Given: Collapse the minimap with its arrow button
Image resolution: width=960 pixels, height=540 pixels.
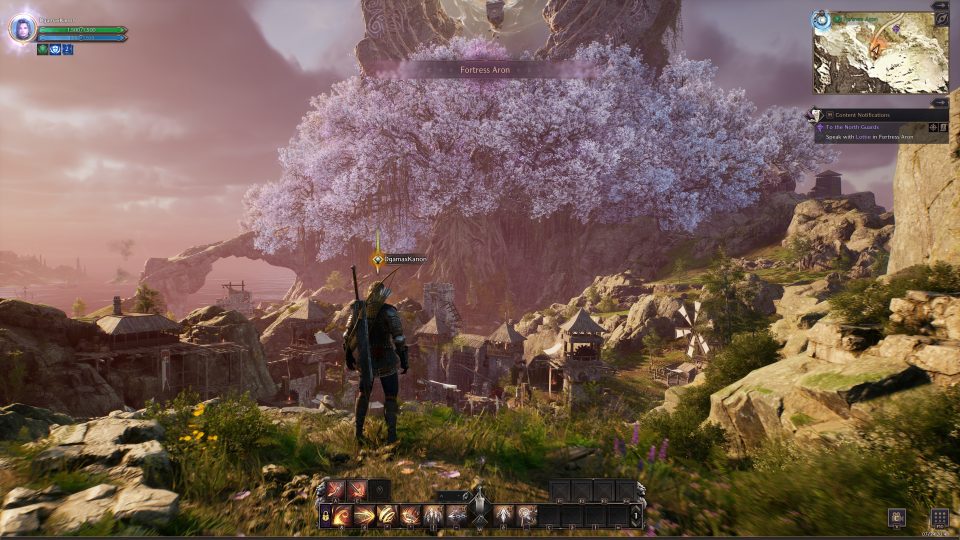Looking at the screenshot, I should coord(940,6).
